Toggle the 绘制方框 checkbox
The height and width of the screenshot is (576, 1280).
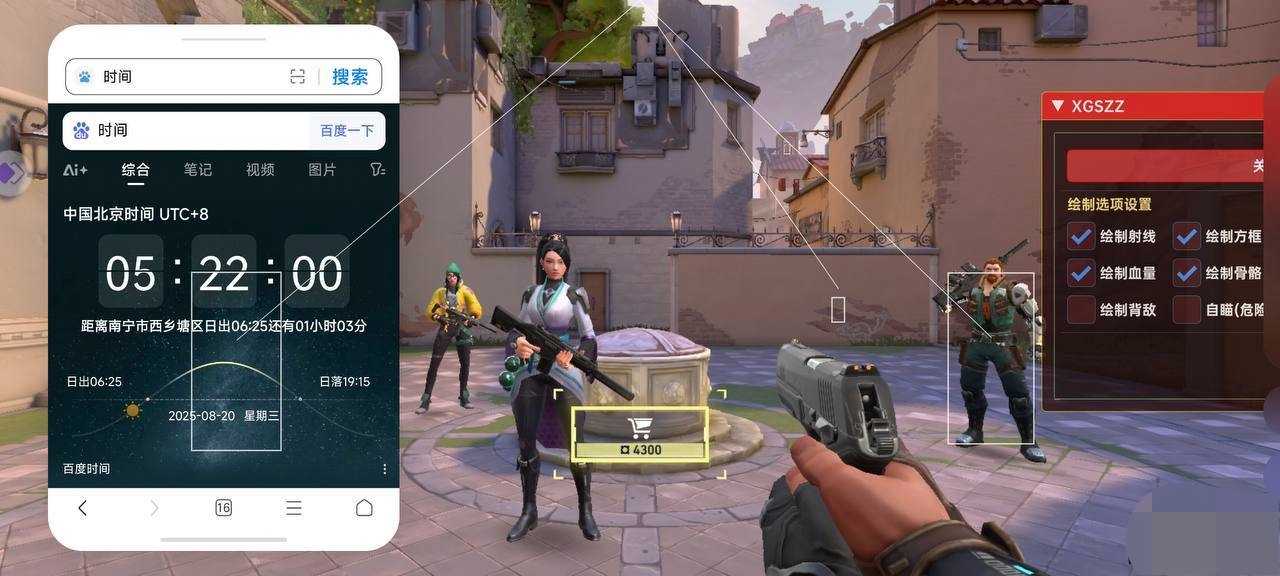pyautogui.click(x=1187, y=237)
